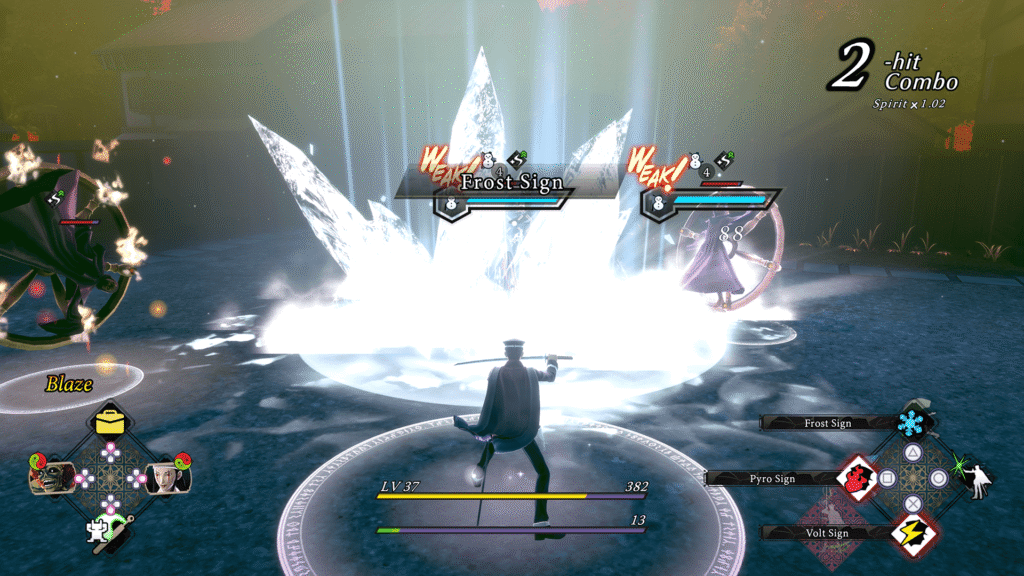Cast the Pyro Sign flame skill
The width and height of the screenshot is (1024, 576).
[x=856, y=478]
